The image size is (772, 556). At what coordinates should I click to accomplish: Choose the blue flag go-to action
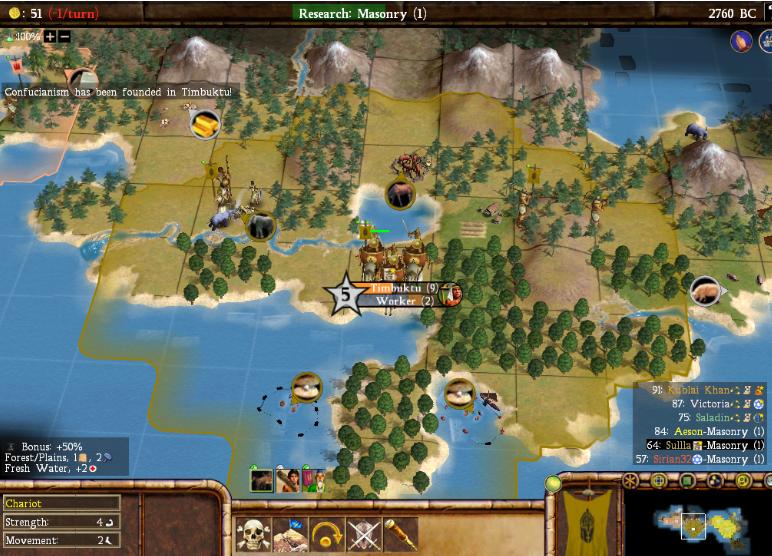pyautogui.click(x=290, y=534)
